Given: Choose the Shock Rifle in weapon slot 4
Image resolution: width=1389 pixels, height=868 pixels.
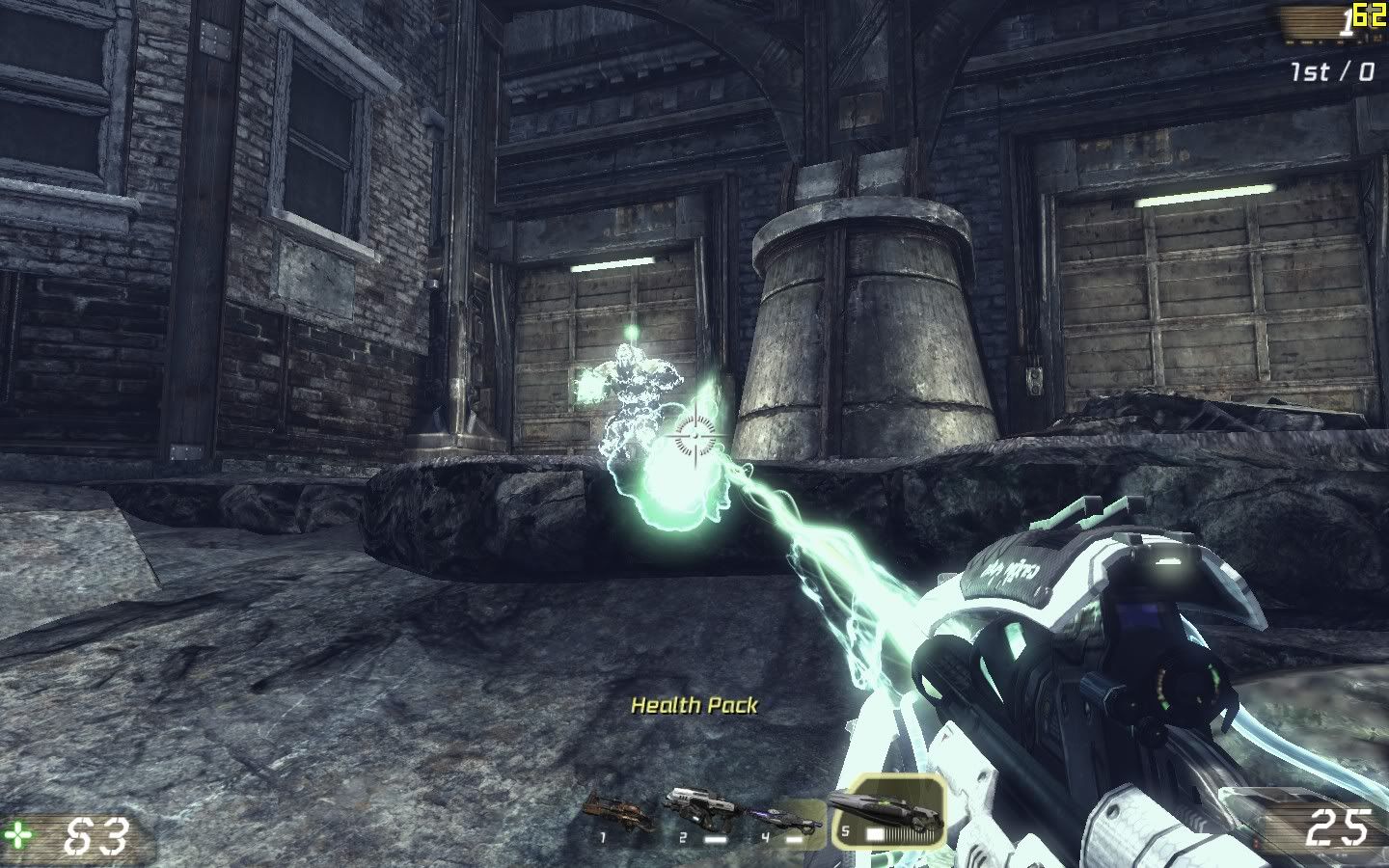Looking at the screenshot, I should click(x=783, y=820).
